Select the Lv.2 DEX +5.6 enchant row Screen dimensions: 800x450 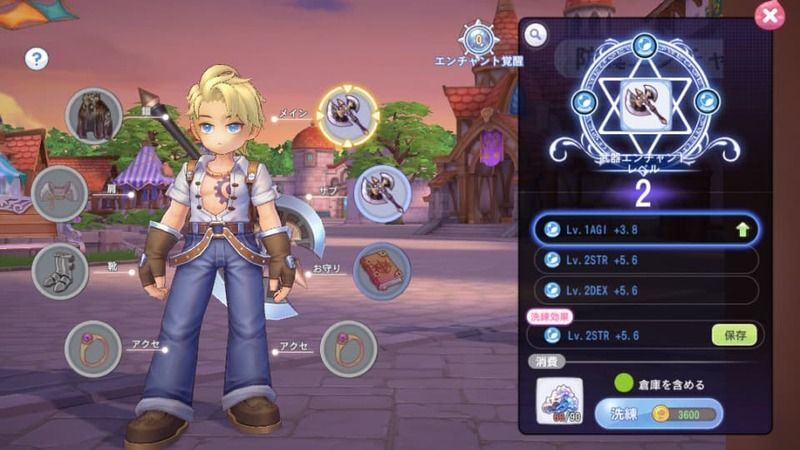pos(643,290)
